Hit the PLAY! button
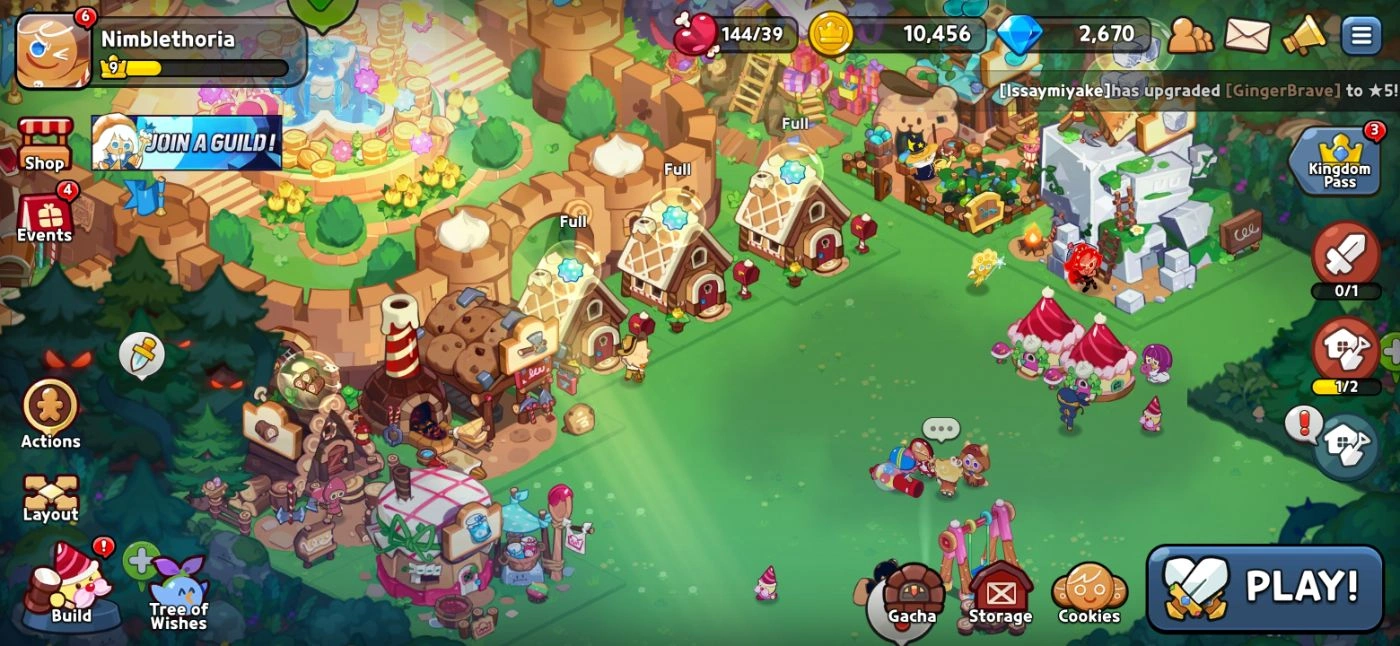 tap(1265, 587)
